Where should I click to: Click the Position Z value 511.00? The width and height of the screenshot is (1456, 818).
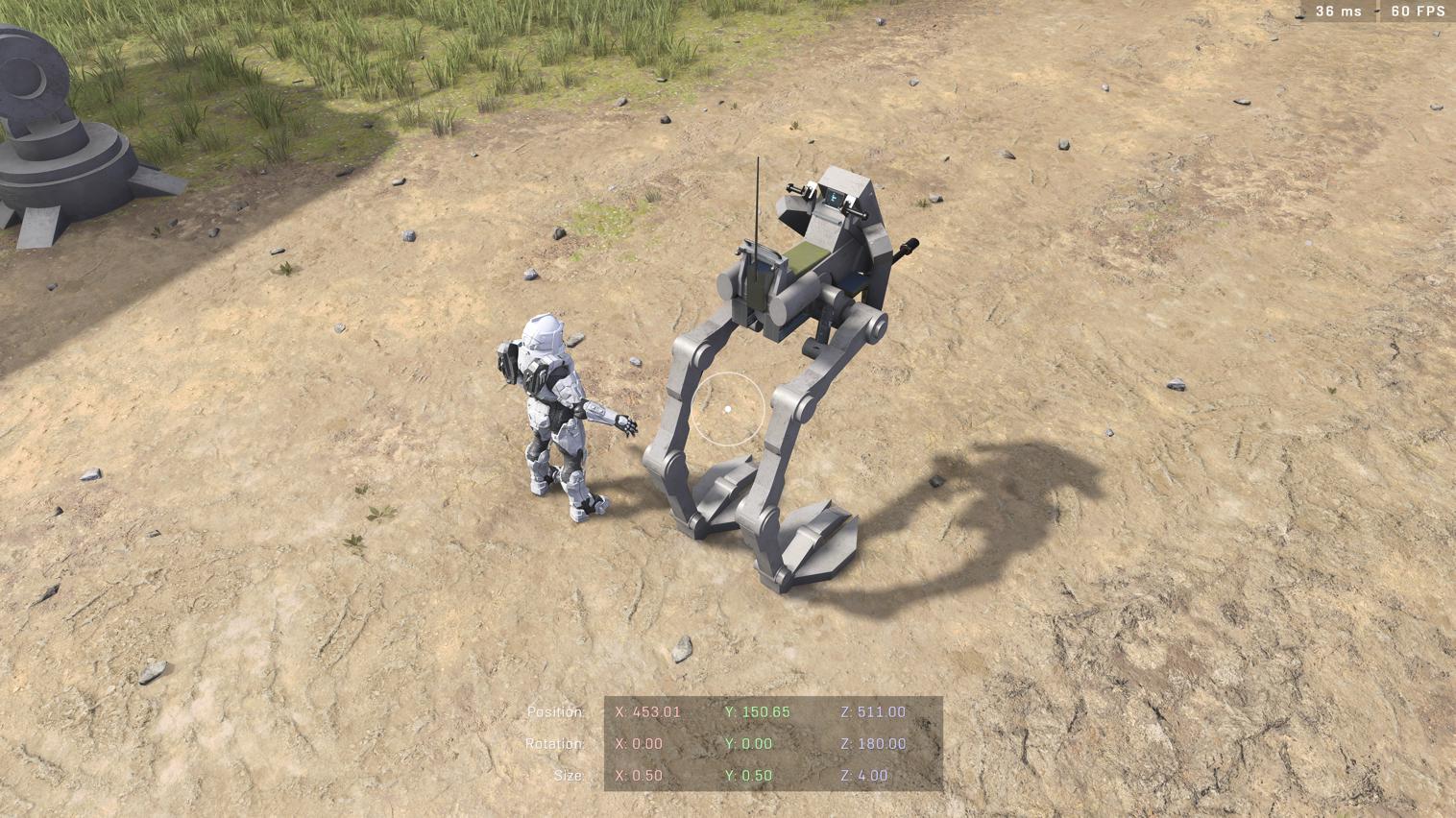click(x=875, y=711)
